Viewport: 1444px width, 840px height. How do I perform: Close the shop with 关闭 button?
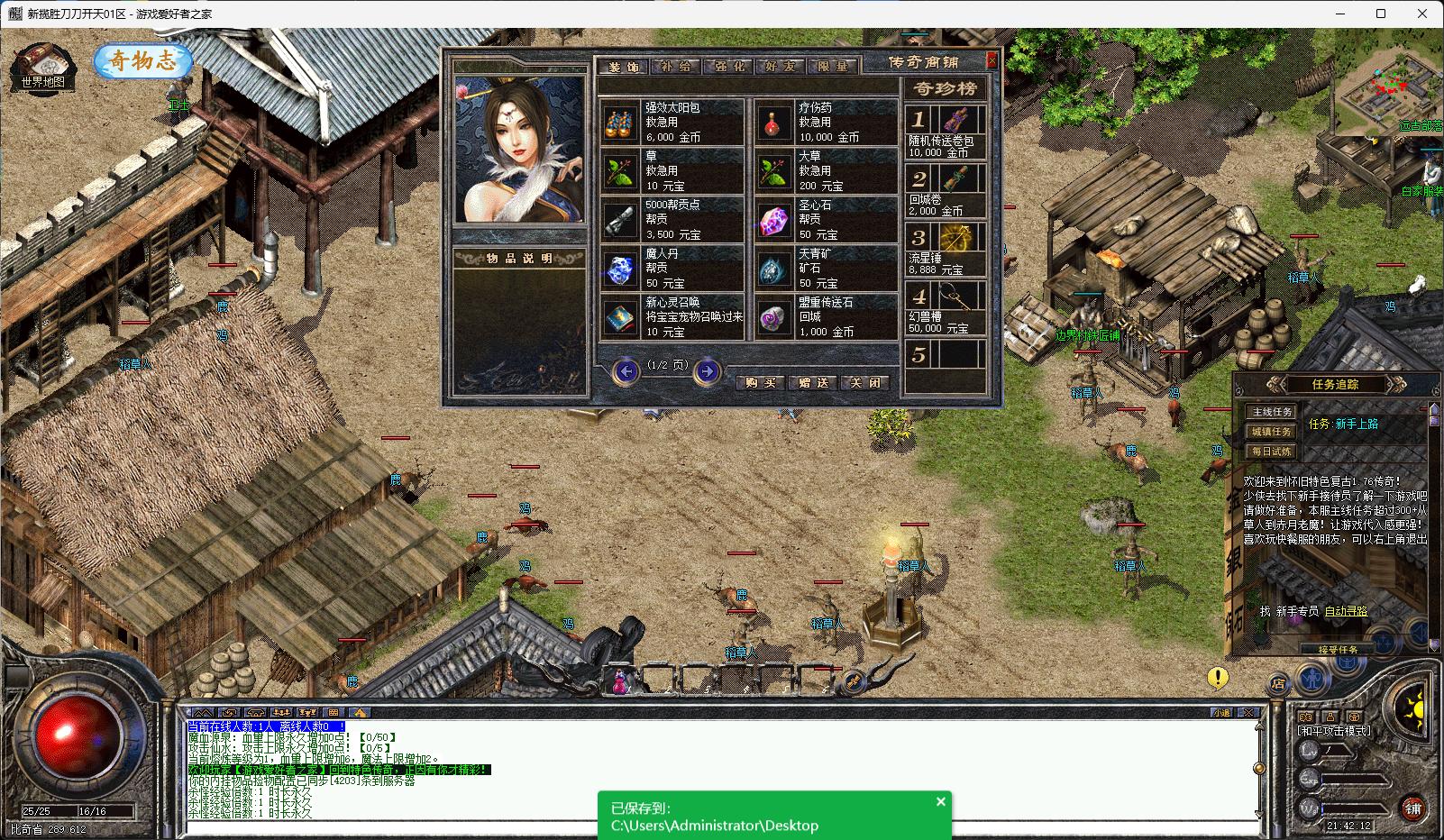tap(865, 382)
